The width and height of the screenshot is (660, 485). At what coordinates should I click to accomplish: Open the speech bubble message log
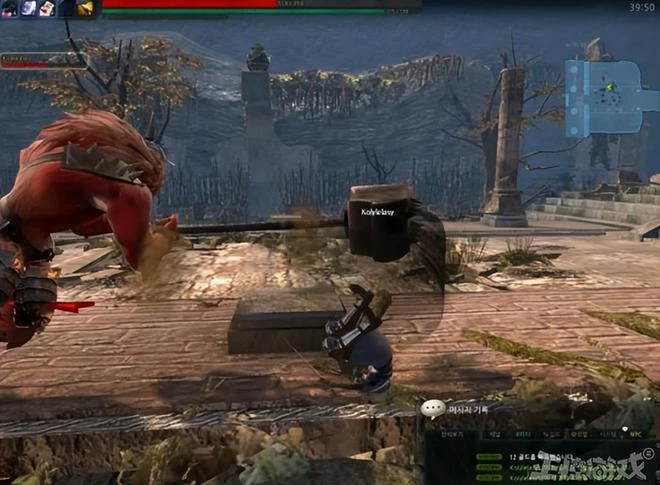433,409
